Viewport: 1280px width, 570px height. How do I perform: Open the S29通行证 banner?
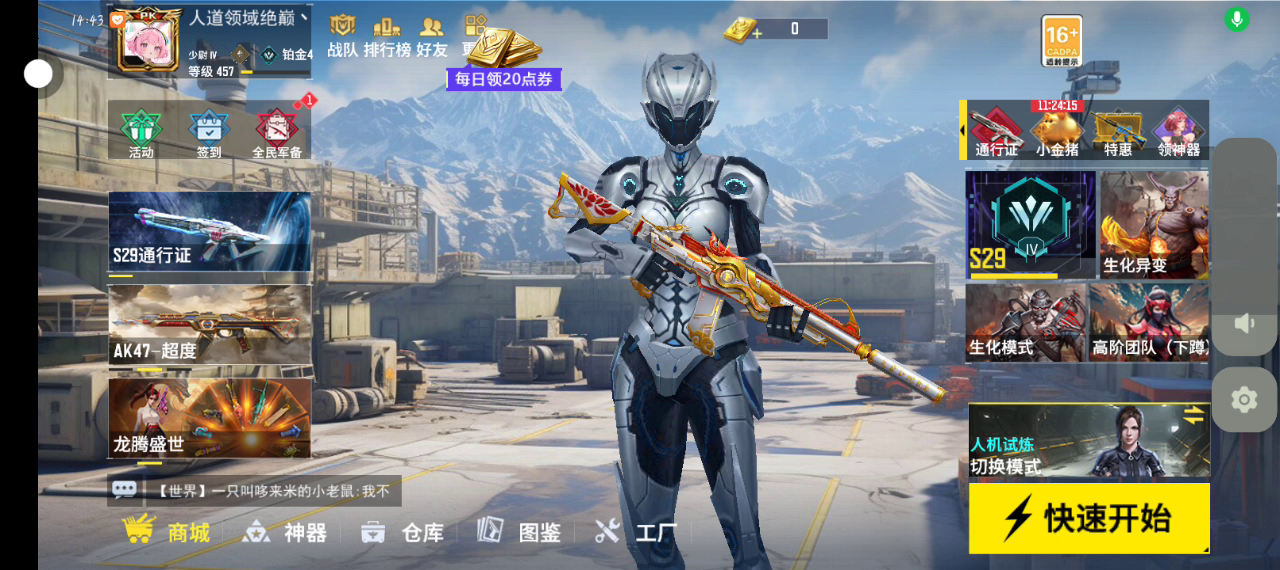pyautogui.click(x=210, y=231)
